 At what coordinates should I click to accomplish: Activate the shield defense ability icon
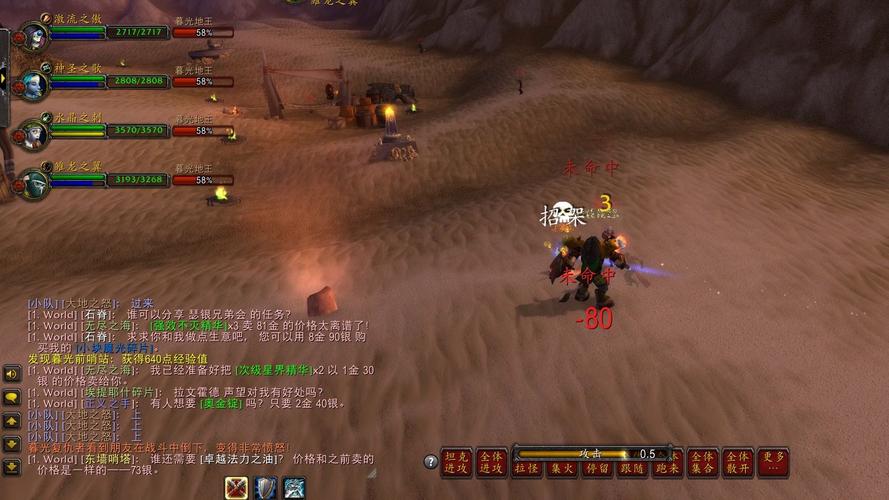pos(265,487)
